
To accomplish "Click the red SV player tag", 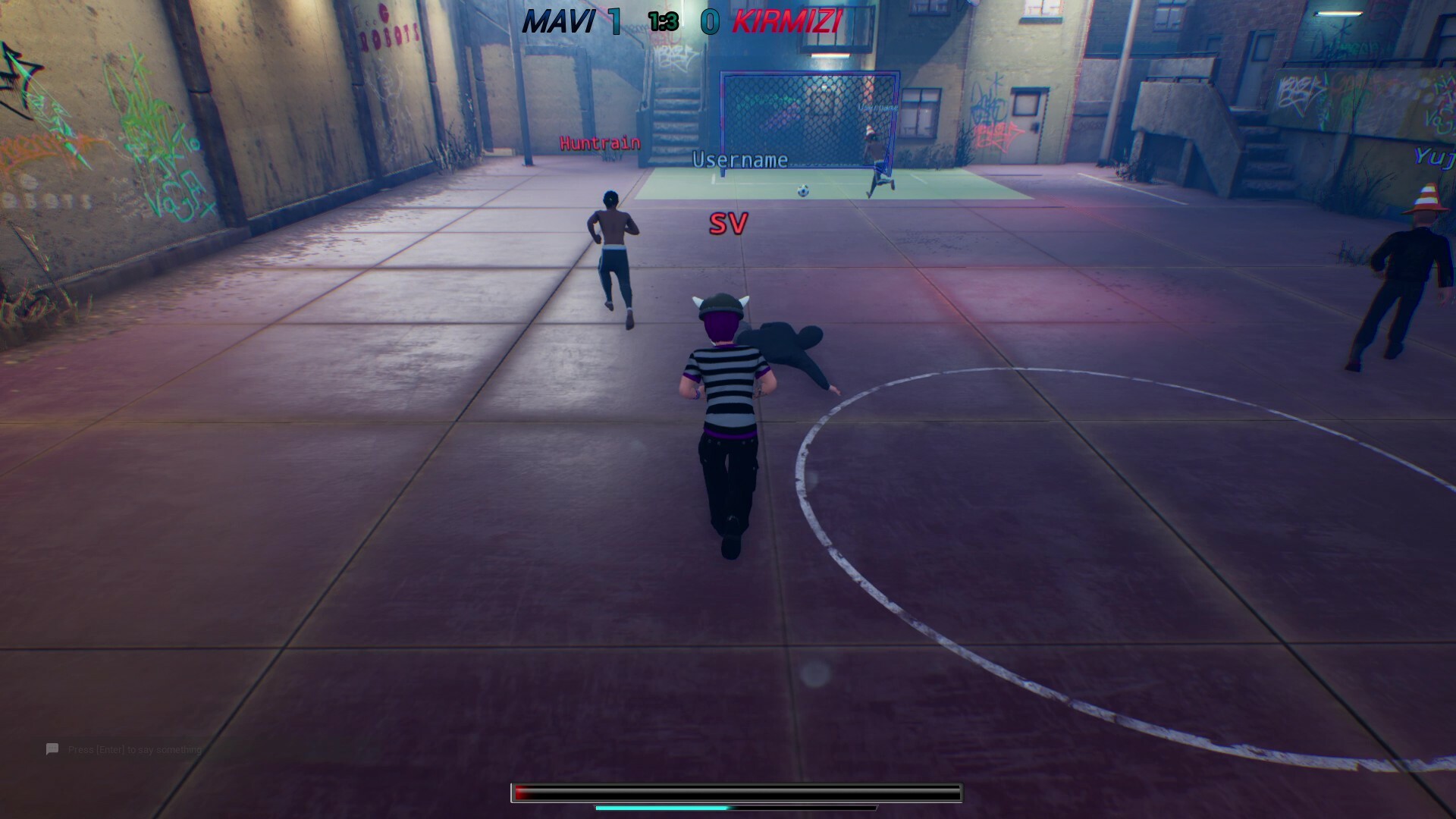I will pos(727,224).
